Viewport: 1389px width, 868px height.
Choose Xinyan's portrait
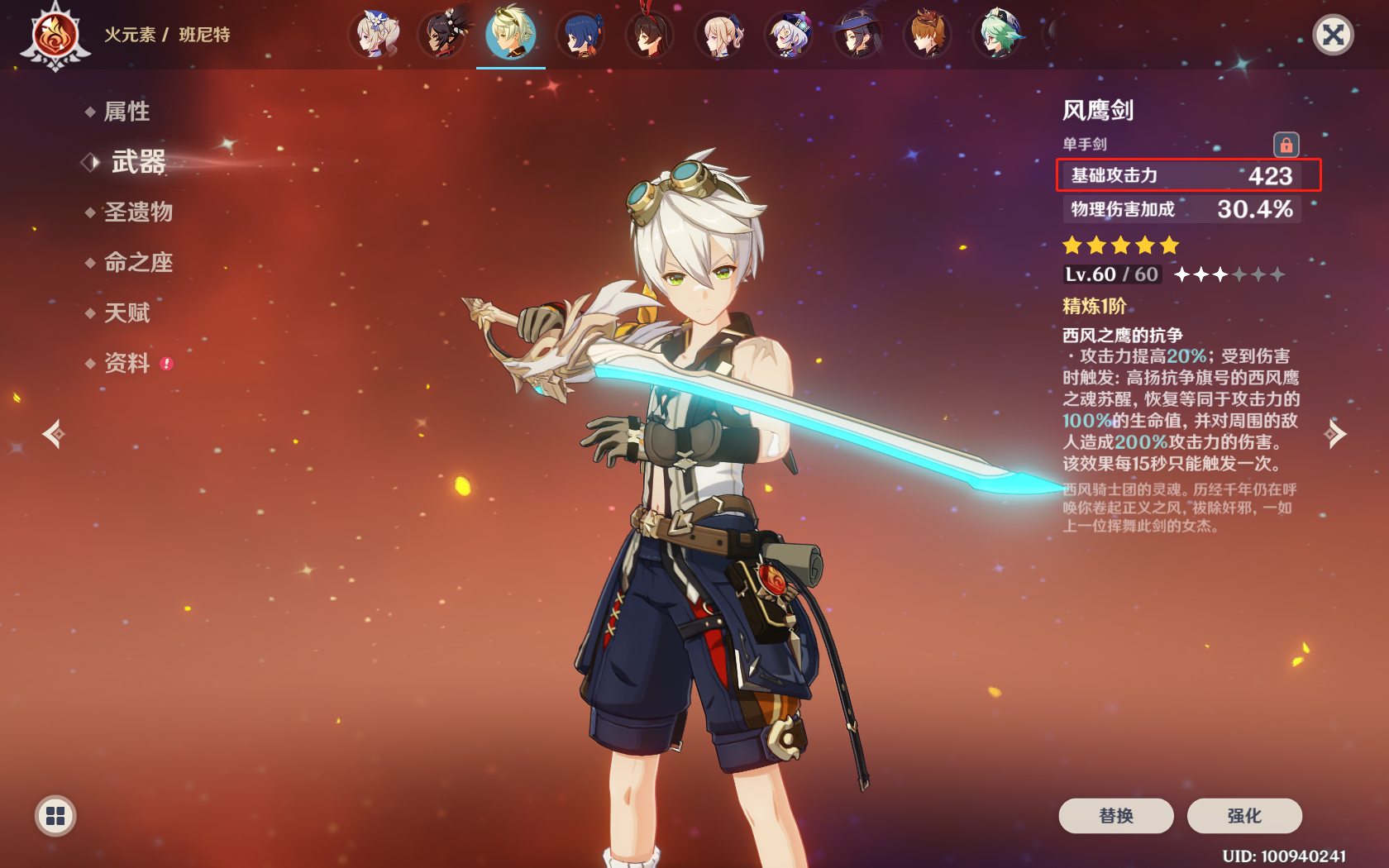pos(444,35)
